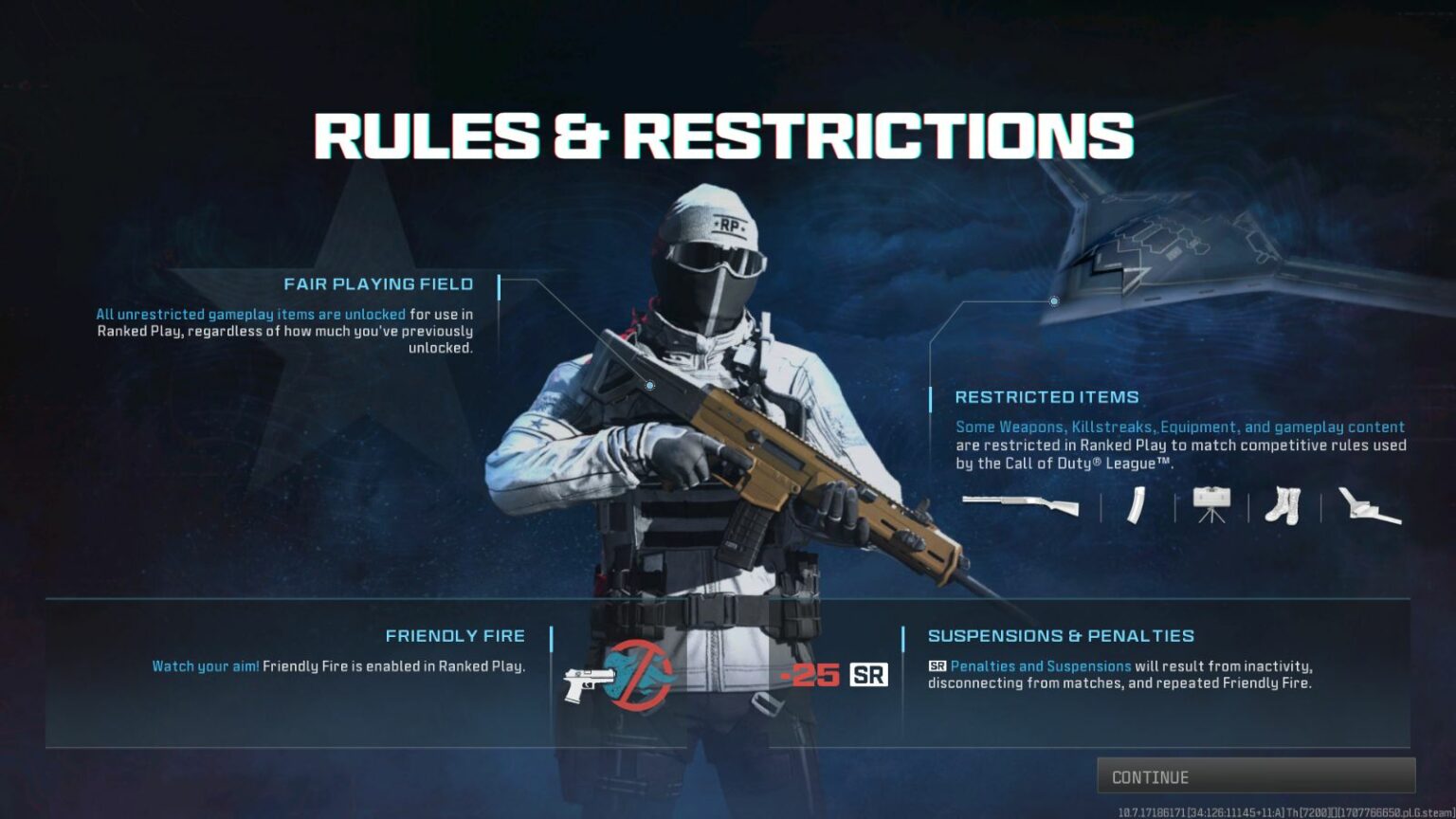Click the restricted boots gear icon
This screenshot has height=819, width=1456.
point(1282,505)
